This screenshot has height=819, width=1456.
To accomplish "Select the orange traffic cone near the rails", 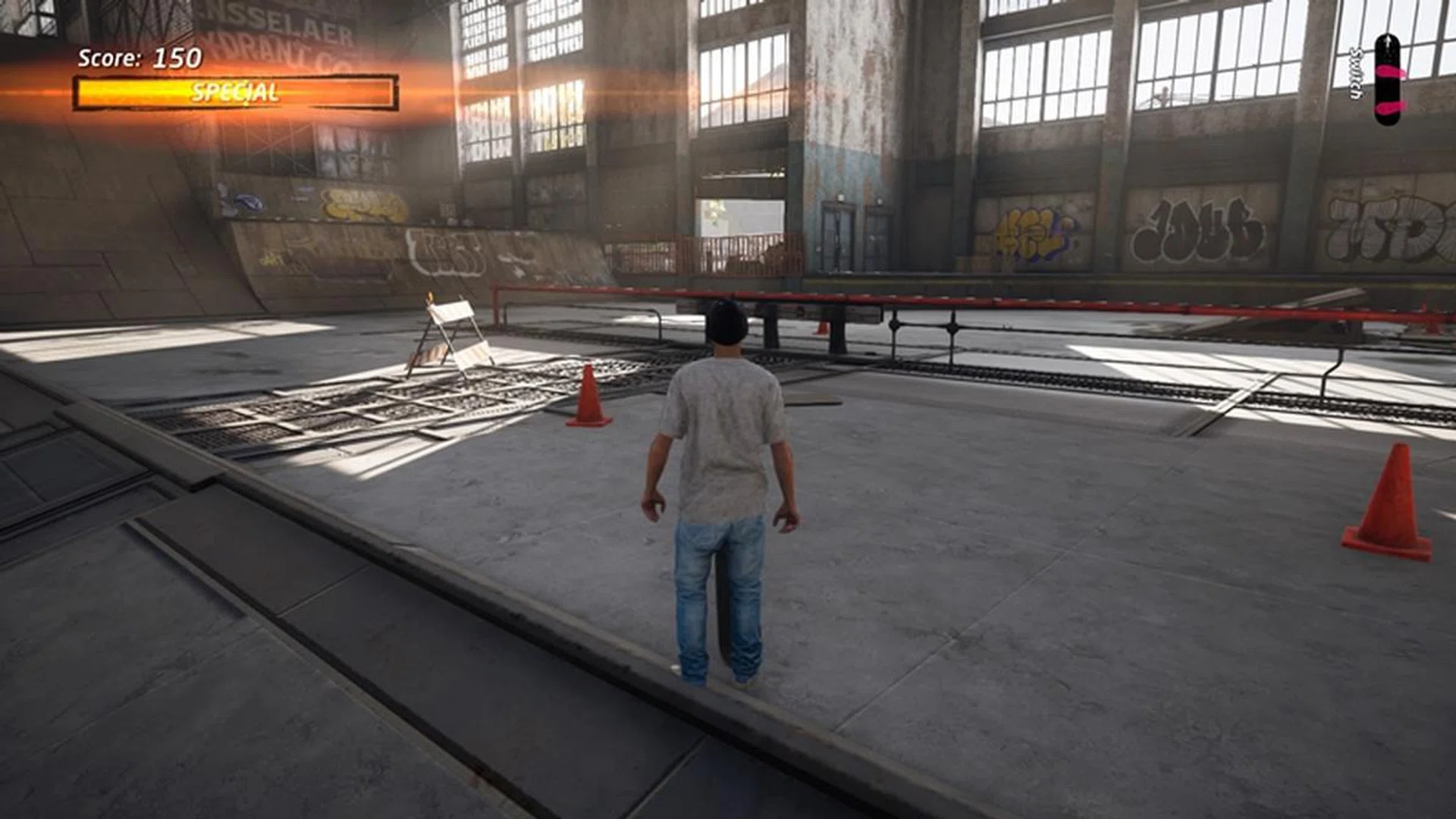I will tap(588, 398).
